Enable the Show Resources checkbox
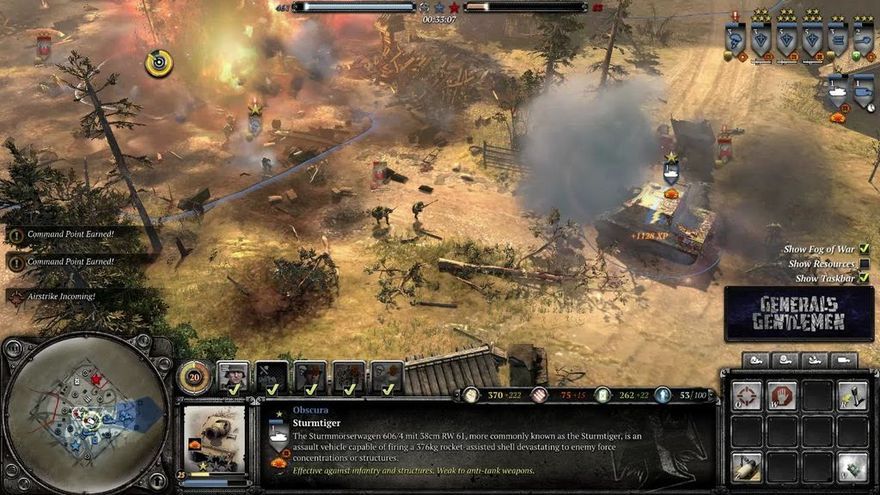 click(x=863, y=263)
